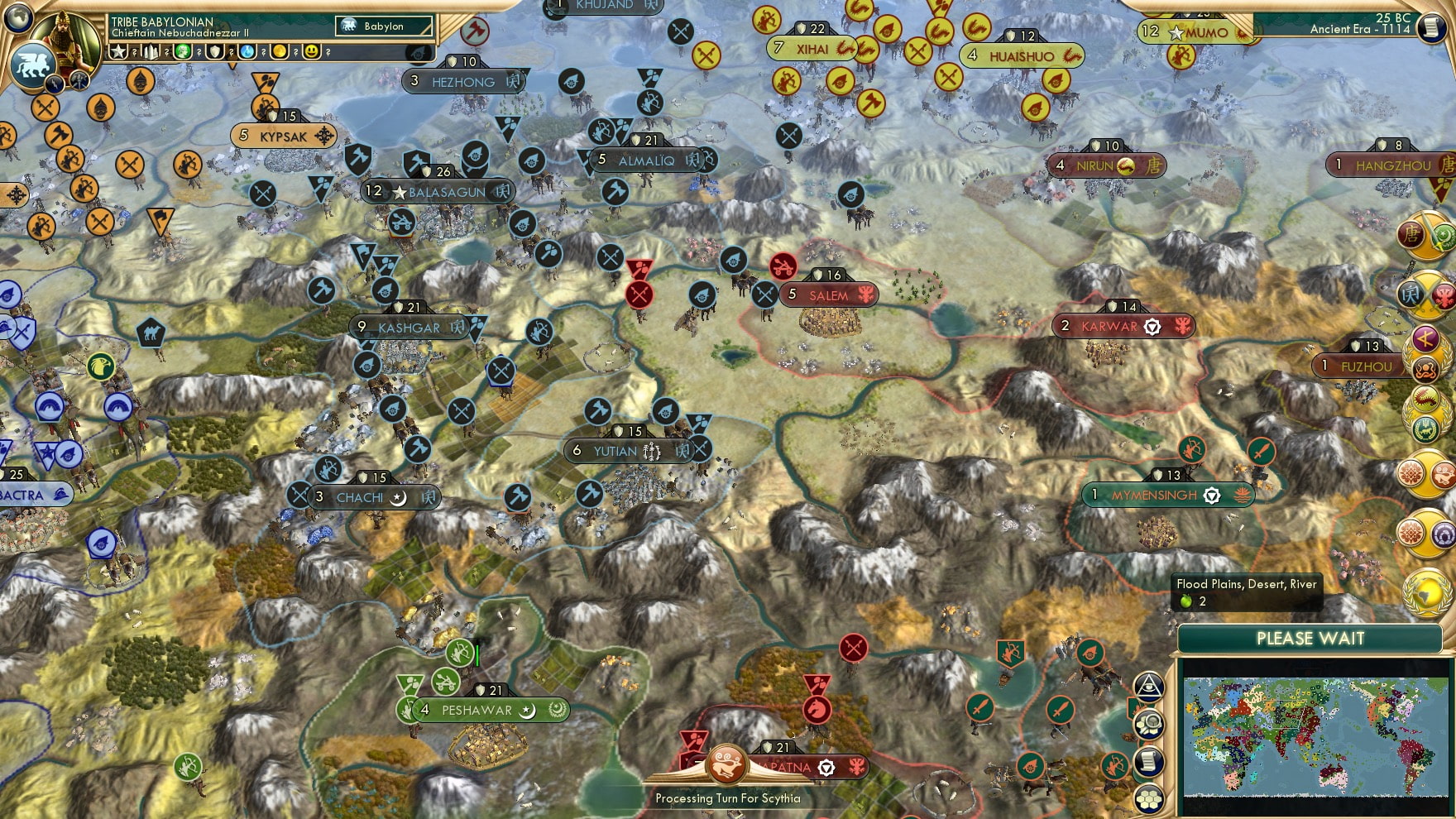The image size is (1456, 819).
Task: Open the Babylon capital banner
Action: (382, 26)
